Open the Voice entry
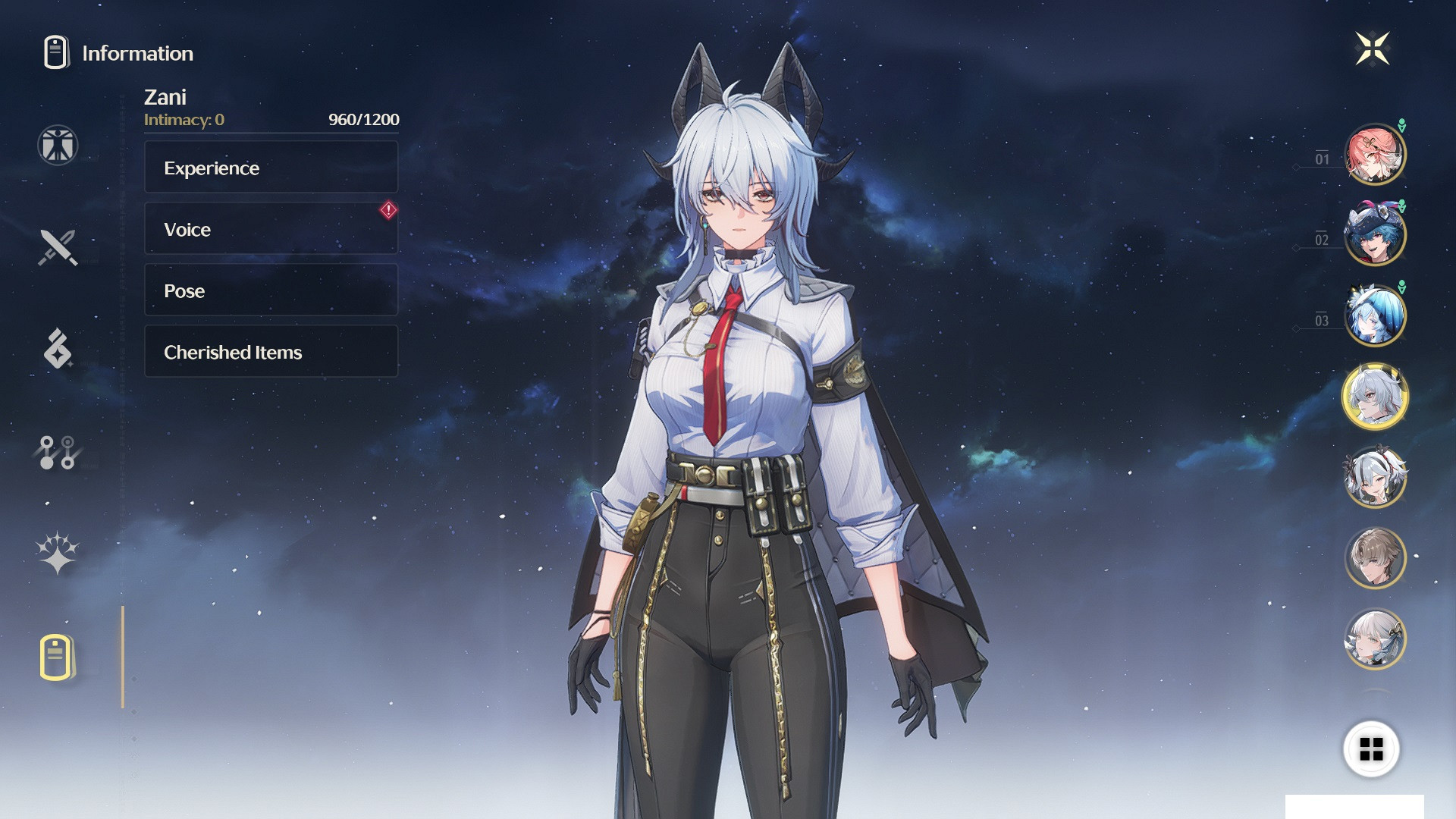The image size is (1456, 819). pos(271,229)
